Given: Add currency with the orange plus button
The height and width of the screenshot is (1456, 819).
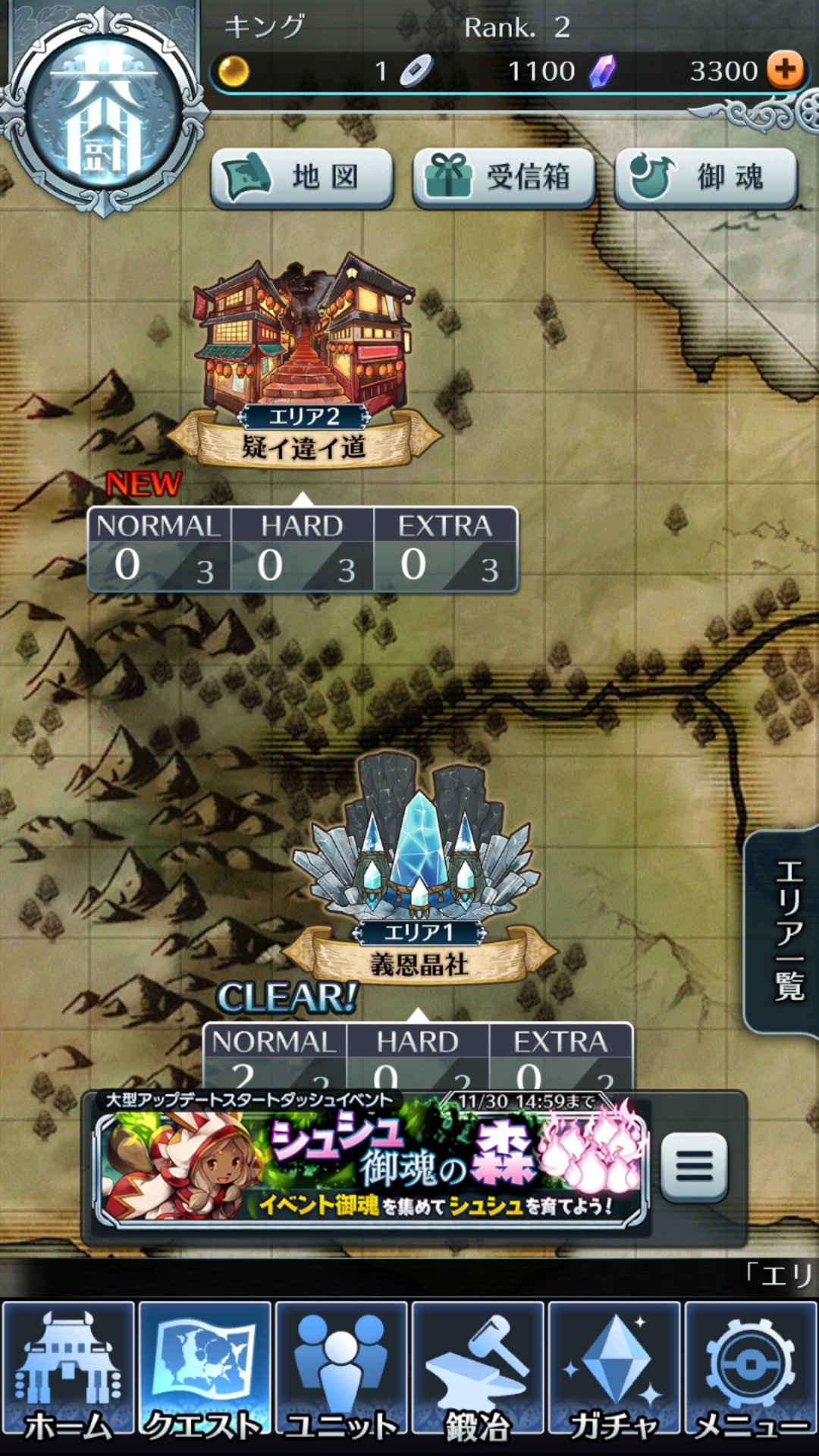Looking at the screenshot, I should pos(785,71).
